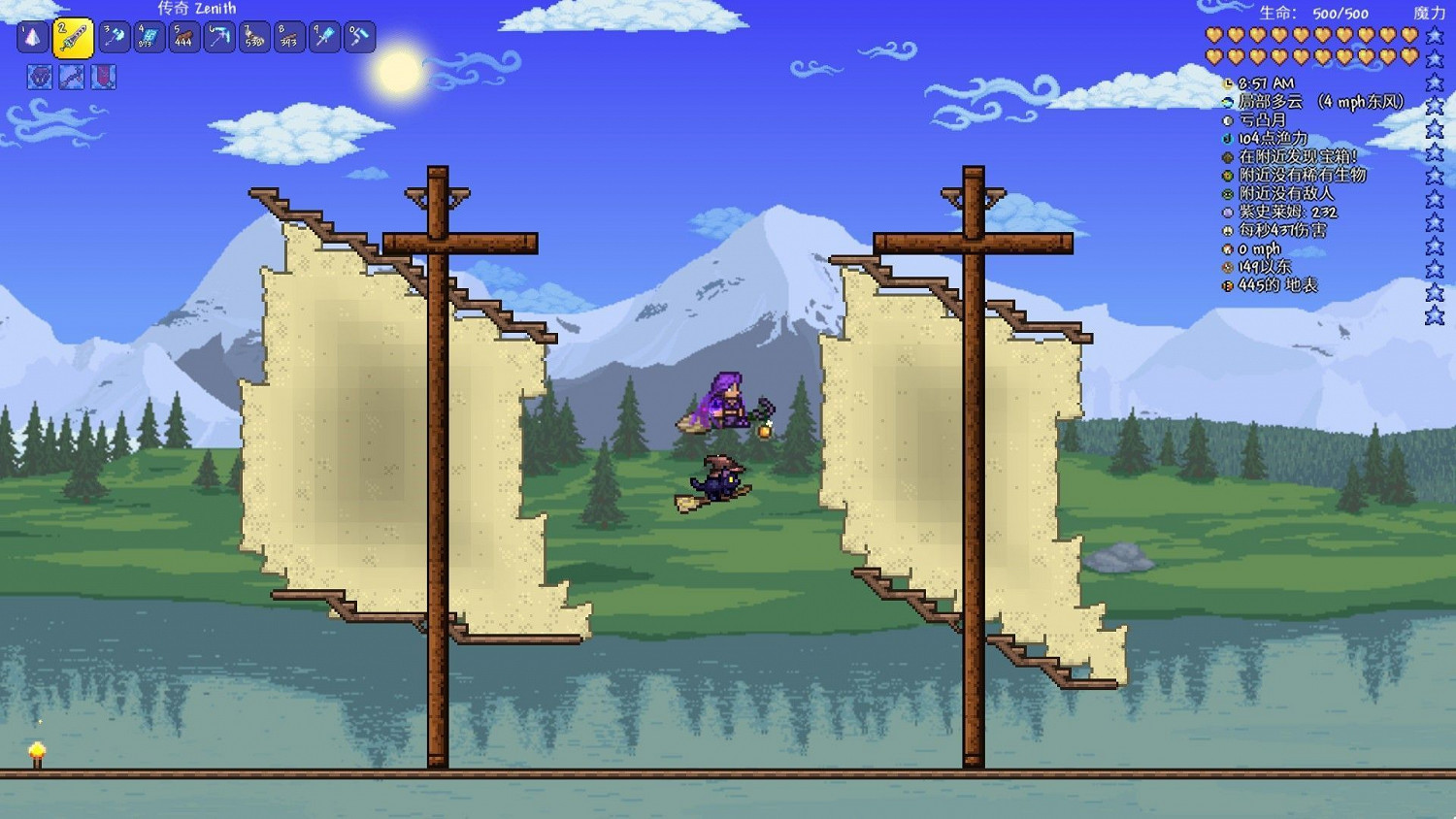
Task: Click the clock icon showing 8:57 AM
Action: 1228,83
